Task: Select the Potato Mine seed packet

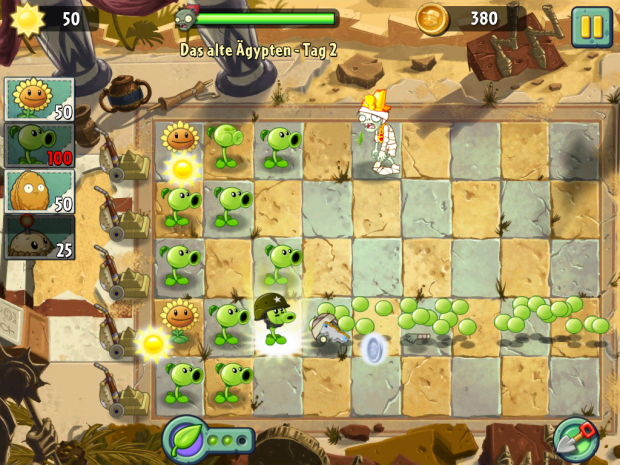Action: (x=40, y=237)
